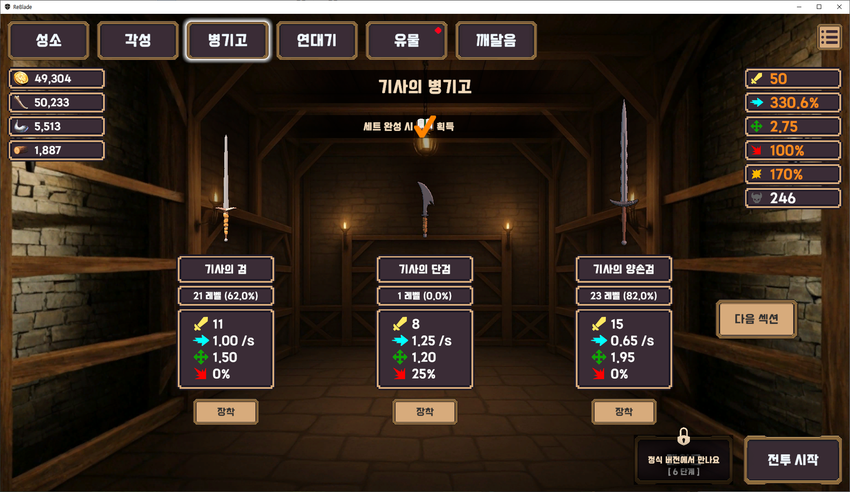
Task: Go to the 연대기 tab
Action: coord(316,41)
